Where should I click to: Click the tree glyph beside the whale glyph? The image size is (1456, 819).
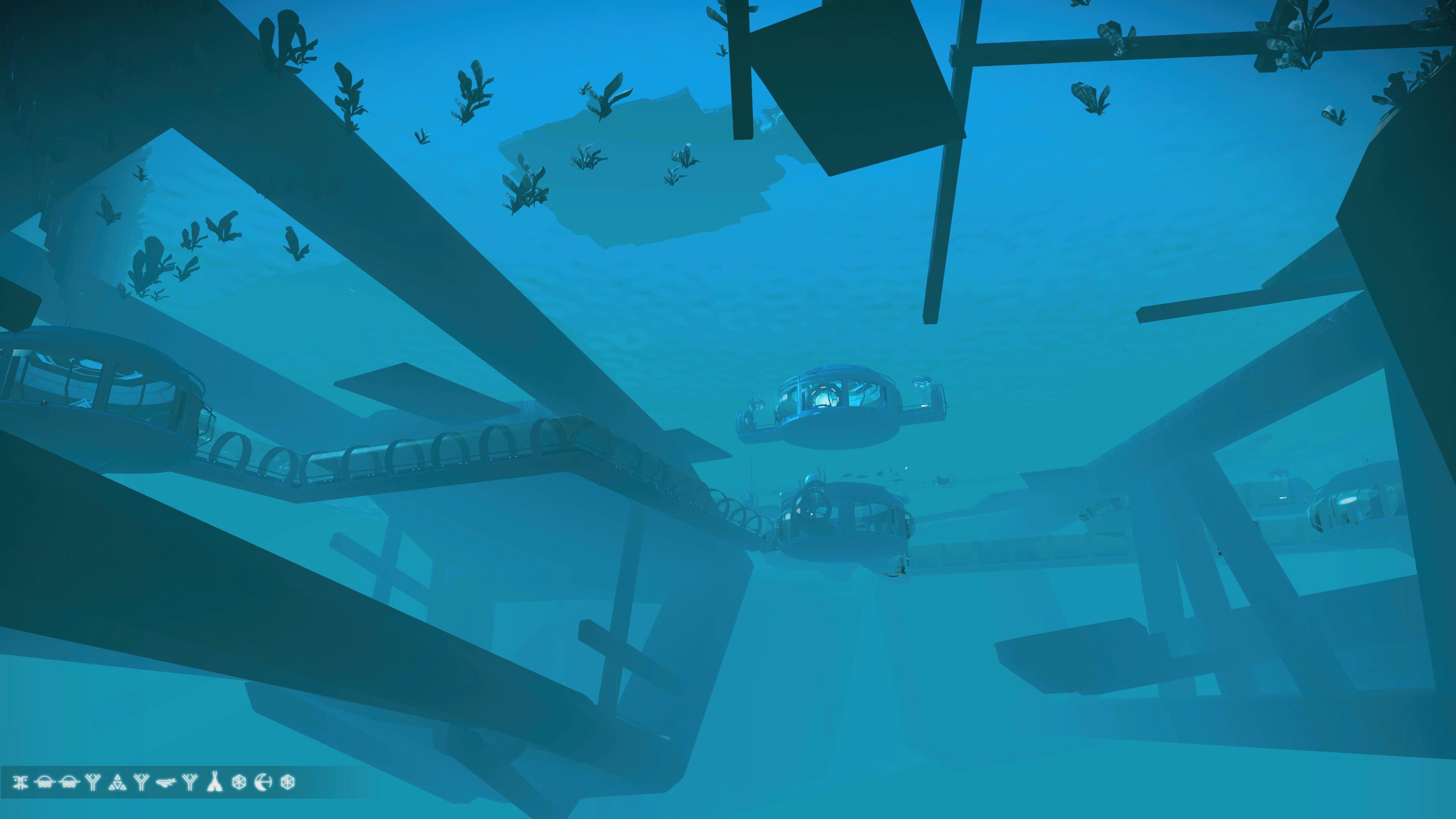pyautogui.click(x=190, y=782)
